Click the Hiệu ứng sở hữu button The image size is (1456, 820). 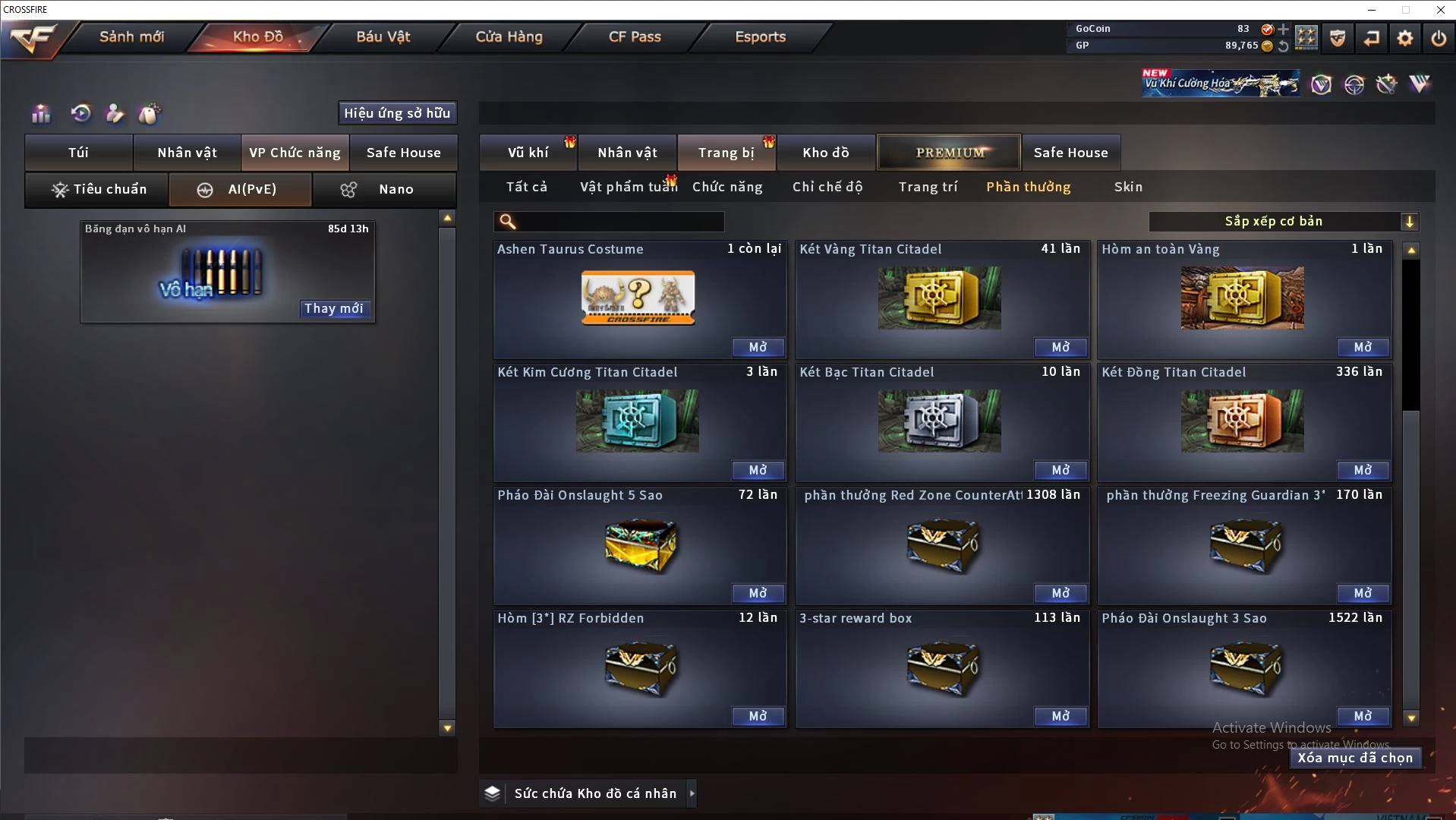(x=397, y=113)
